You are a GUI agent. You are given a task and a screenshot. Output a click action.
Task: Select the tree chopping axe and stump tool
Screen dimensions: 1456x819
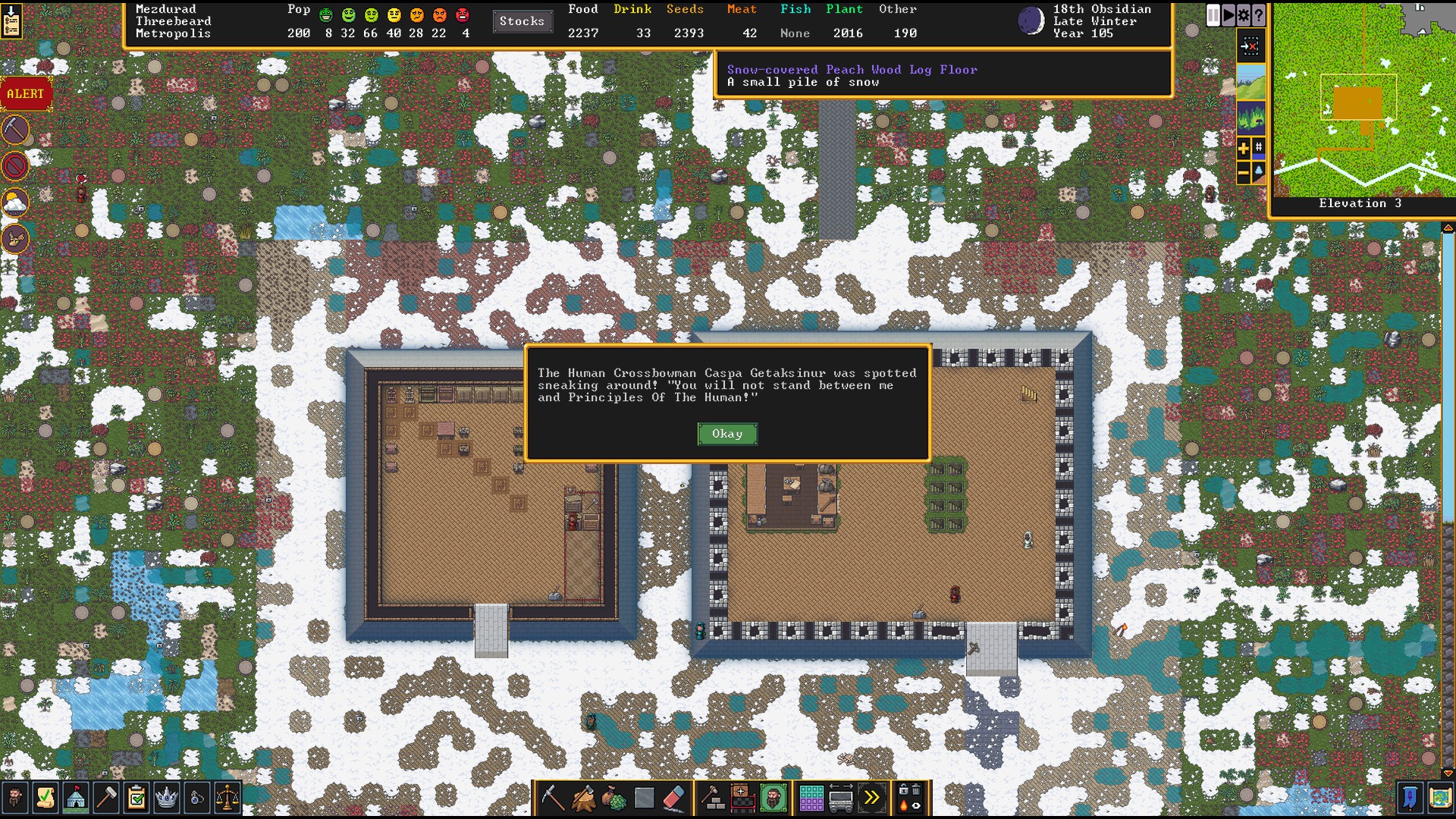pyautogui.click(x=583, y=798)
